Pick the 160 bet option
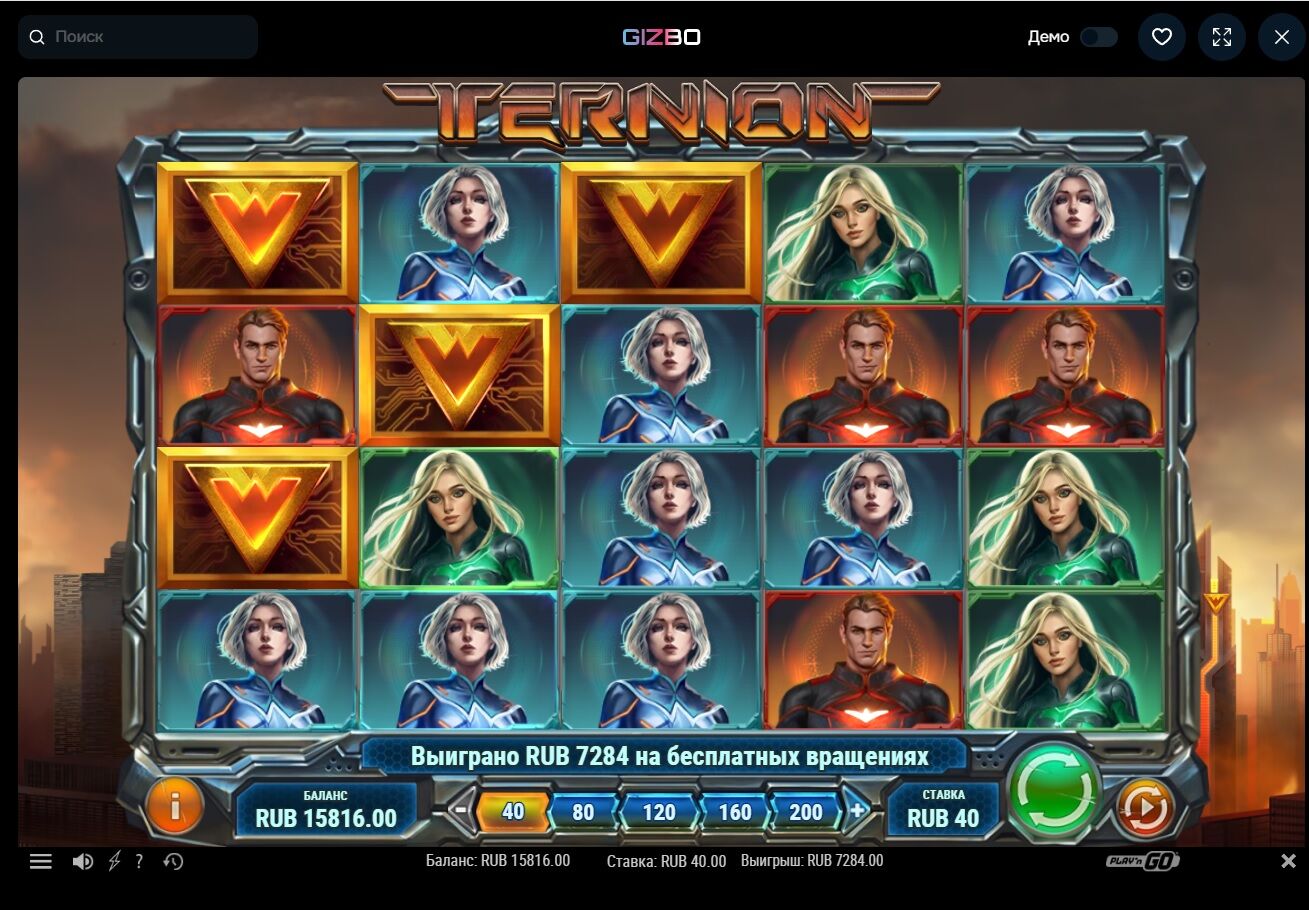1309x910 pixels. click(734, 811)
